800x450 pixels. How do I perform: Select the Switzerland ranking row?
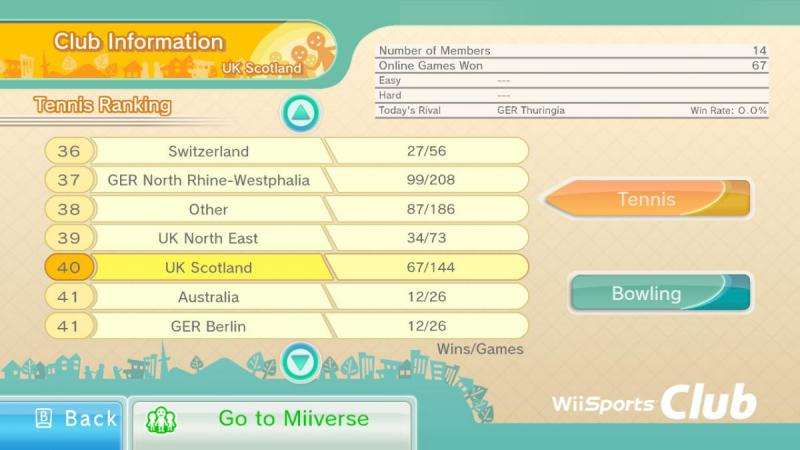coord(286,152)
